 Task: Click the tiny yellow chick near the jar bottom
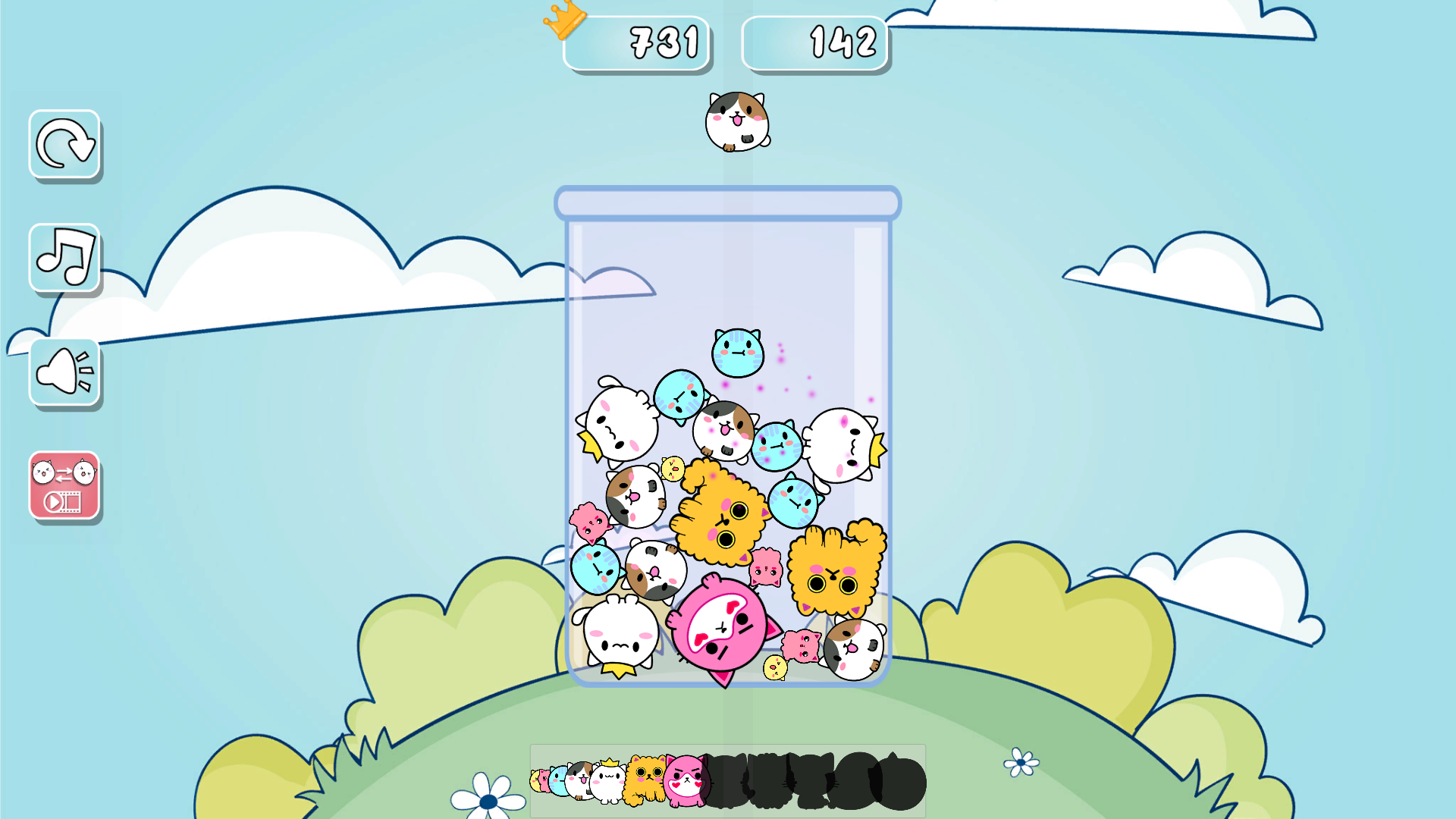coord(775,669)
